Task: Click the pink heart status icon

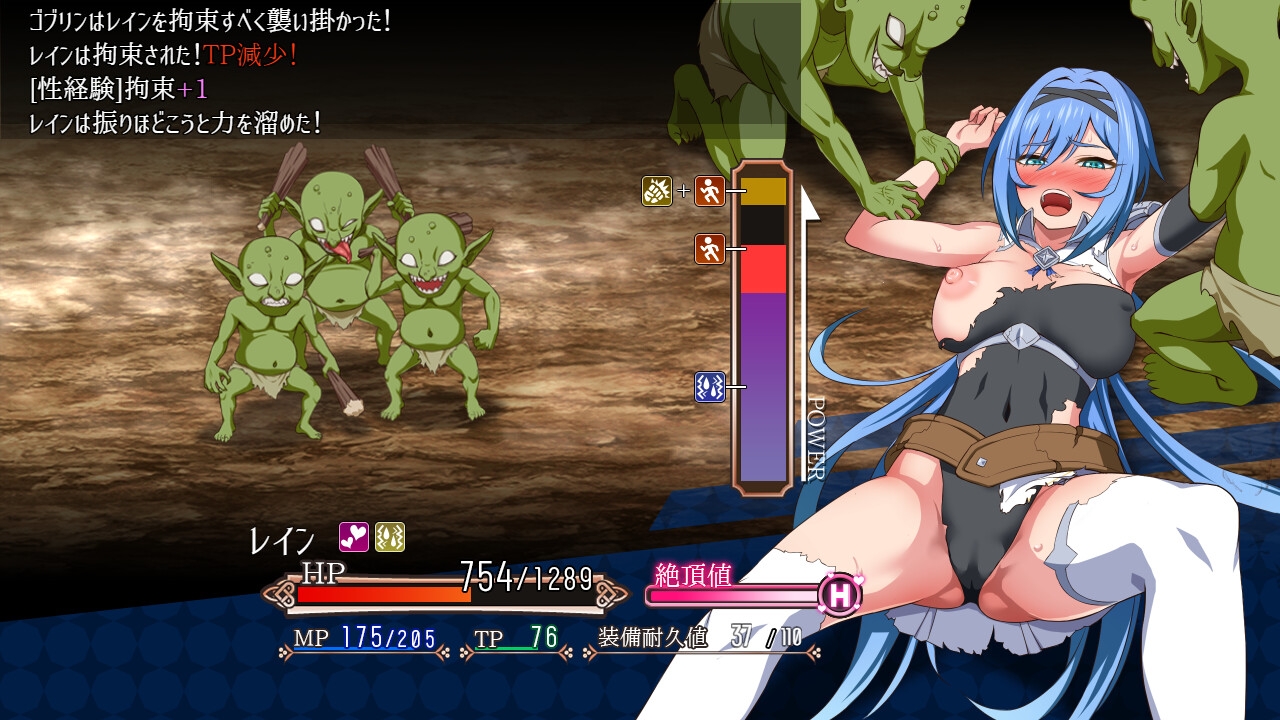Action: point(354,537)
